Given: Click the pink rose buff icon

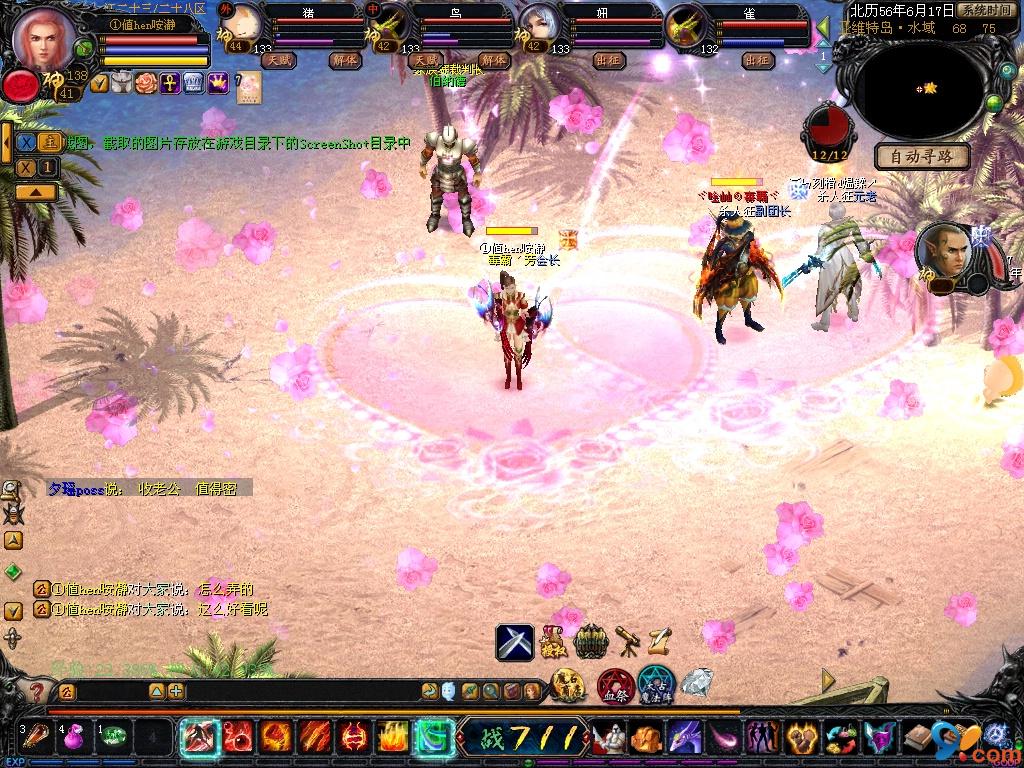Looking at the screenshot, I should coord(147,83).
